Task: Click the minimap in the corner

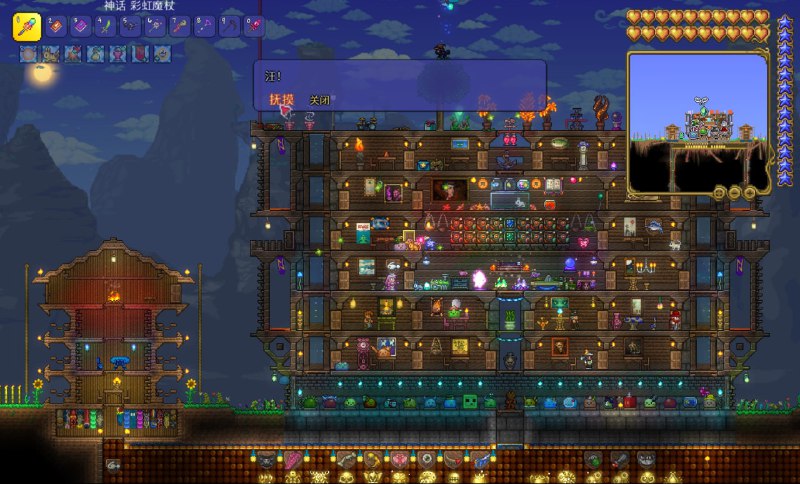Action: pos(697,122)
